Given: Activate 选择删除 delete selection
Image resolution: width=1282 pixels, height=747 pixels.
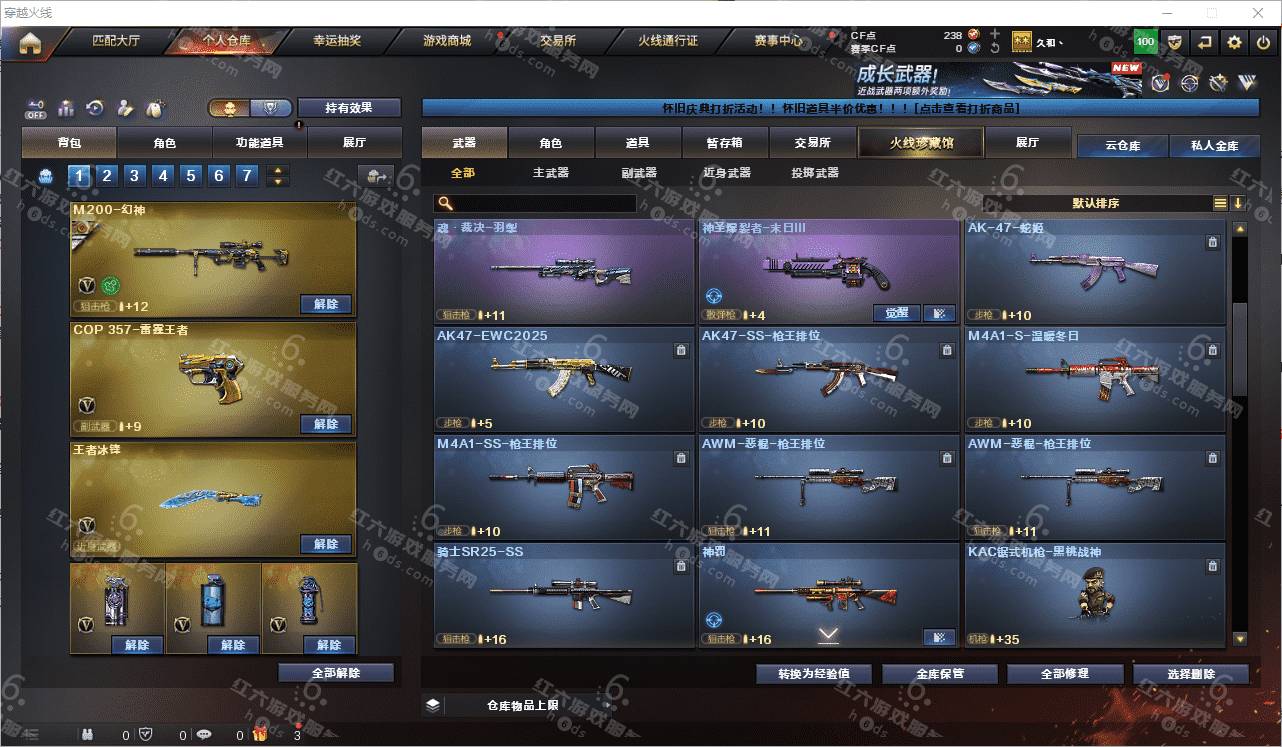Looking at the screenshot, I should coord(1190,674).
